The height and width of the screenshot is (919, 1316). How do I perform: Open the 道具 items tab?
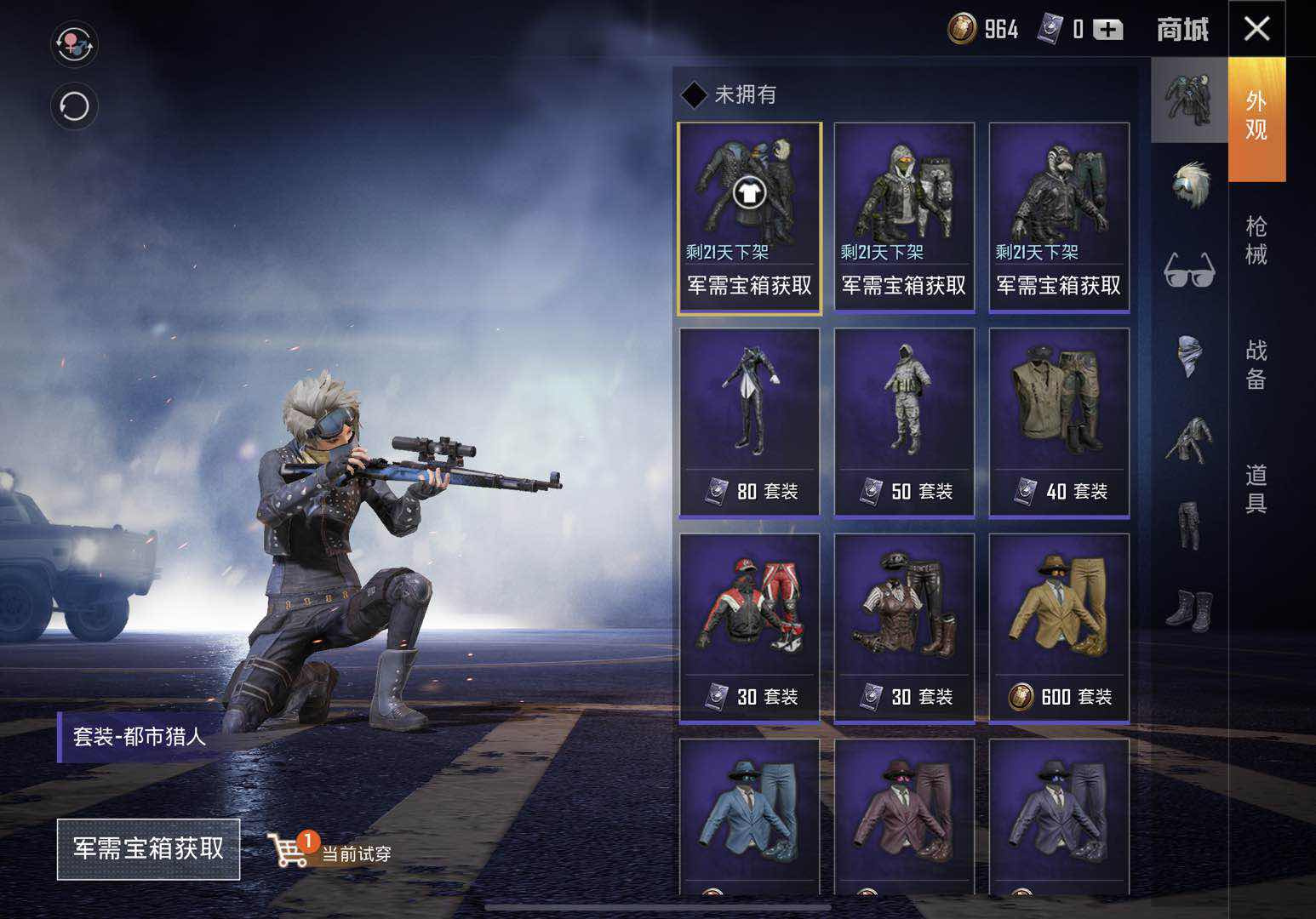pyautogui.click(x=1256, y=488)
